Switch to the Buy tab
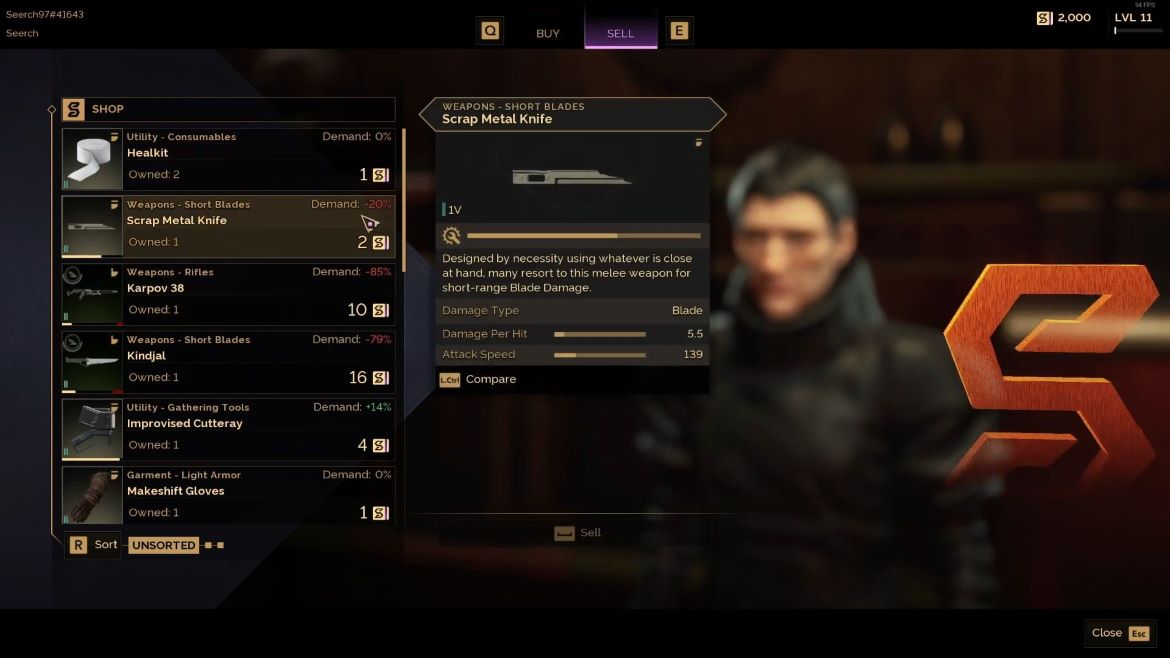Image resolution: width=1170 pixels, height=658 pixels. 547,33
